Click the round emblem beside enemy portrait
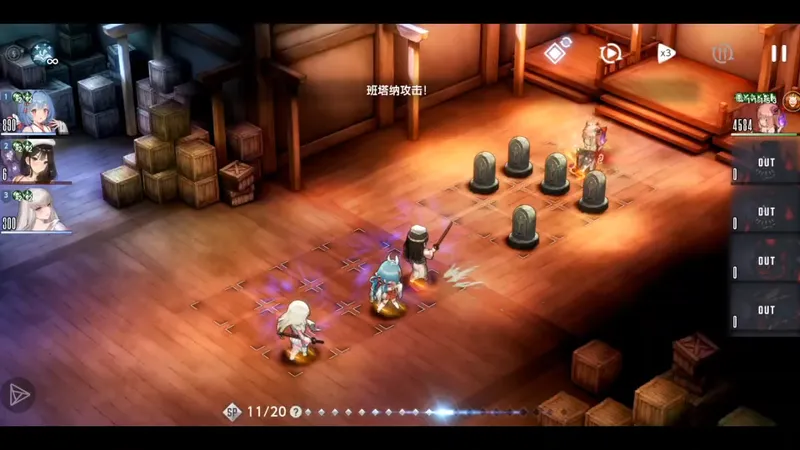Viewport: 800px width, 450px height. [x=791, y=100]
